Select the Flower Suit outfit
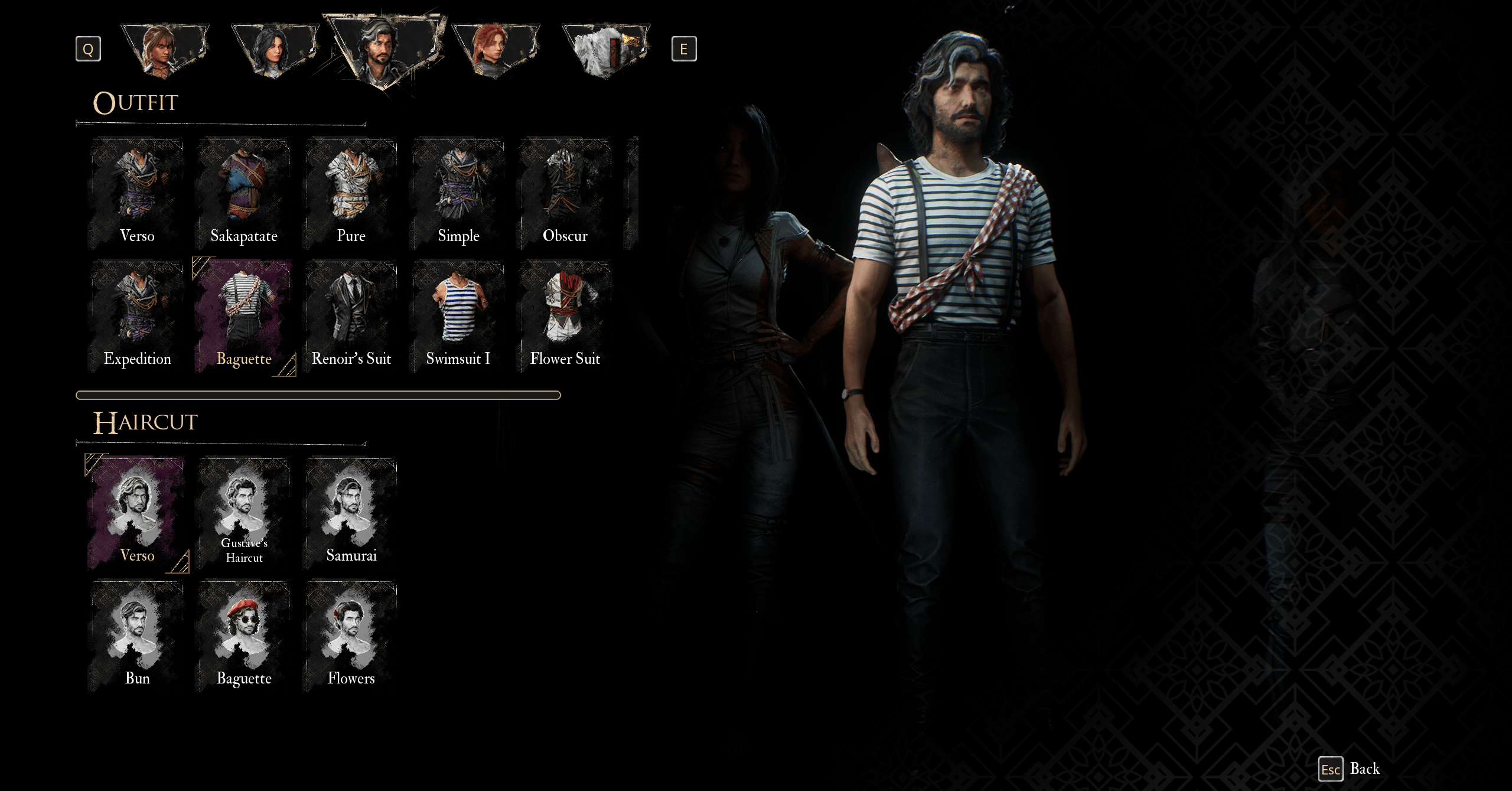The image size is (1512, 791). pos(565,317)
